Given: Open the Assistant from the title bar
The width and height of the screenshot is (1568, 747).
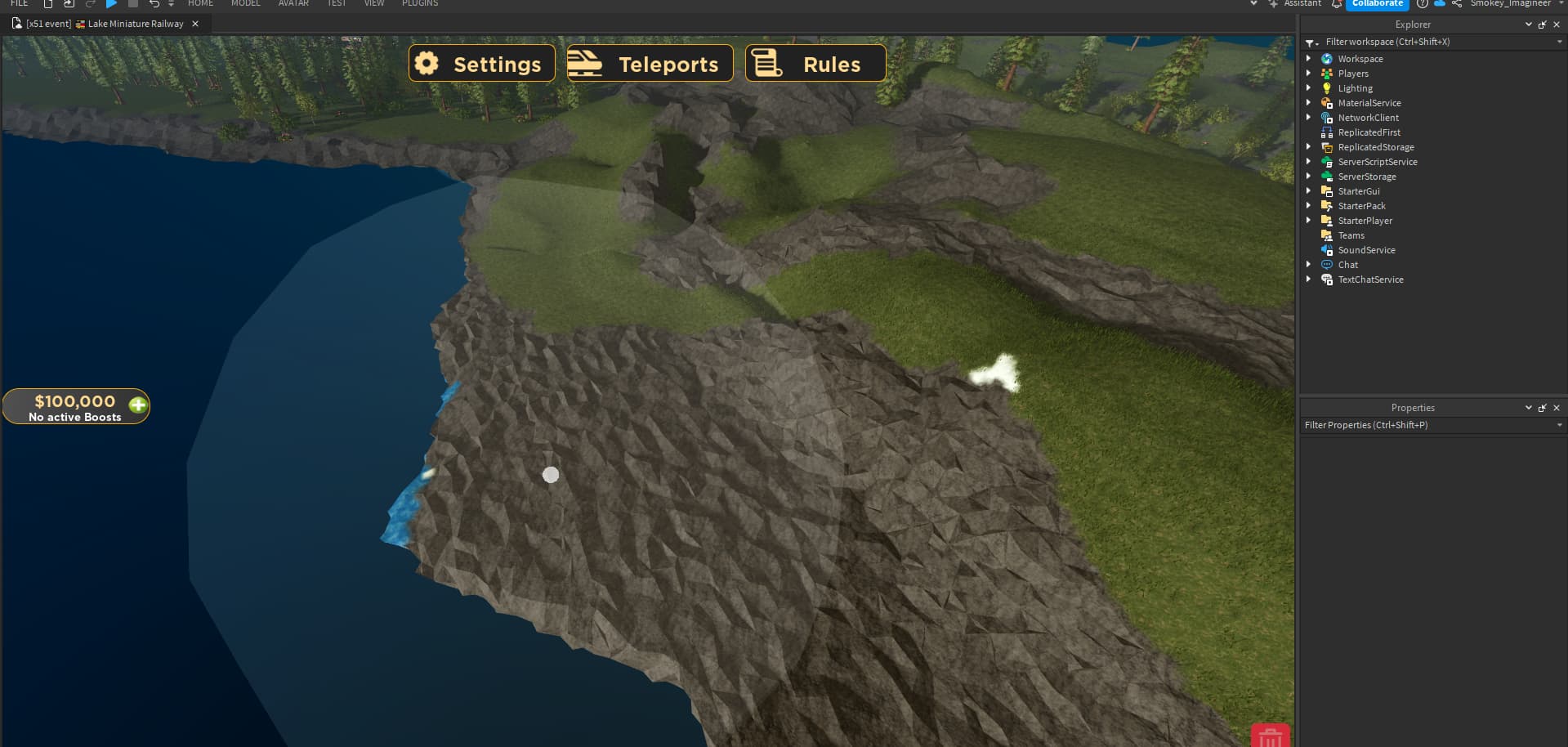Looking at the screenshot, I should click(x=1298, y=4).
